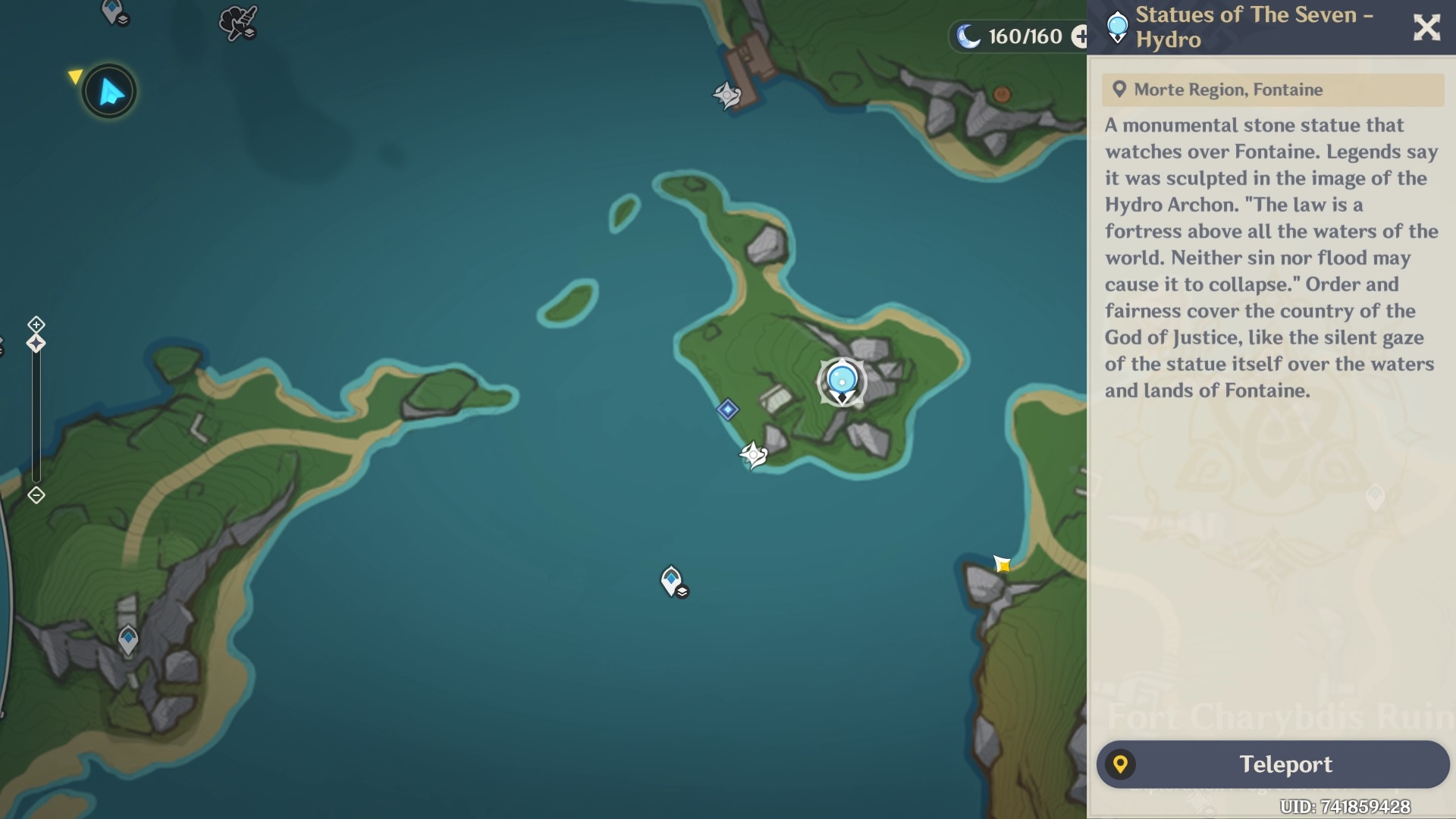
Task: Select the Statue of The Seven map marker
Action: click(x=842, y=381)
